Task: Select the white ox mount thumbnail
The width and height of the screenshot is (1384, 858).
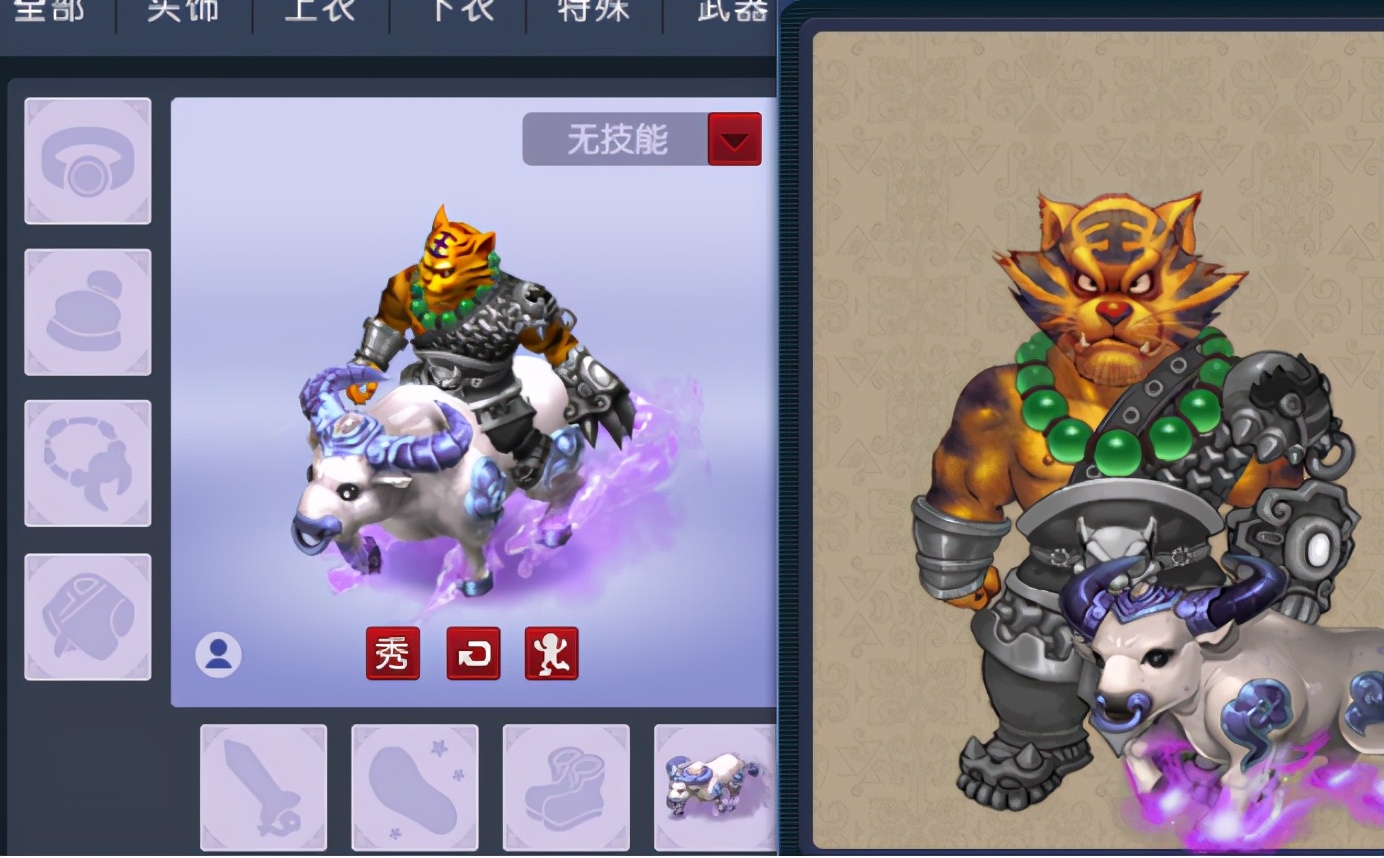Action: (716, 787)
